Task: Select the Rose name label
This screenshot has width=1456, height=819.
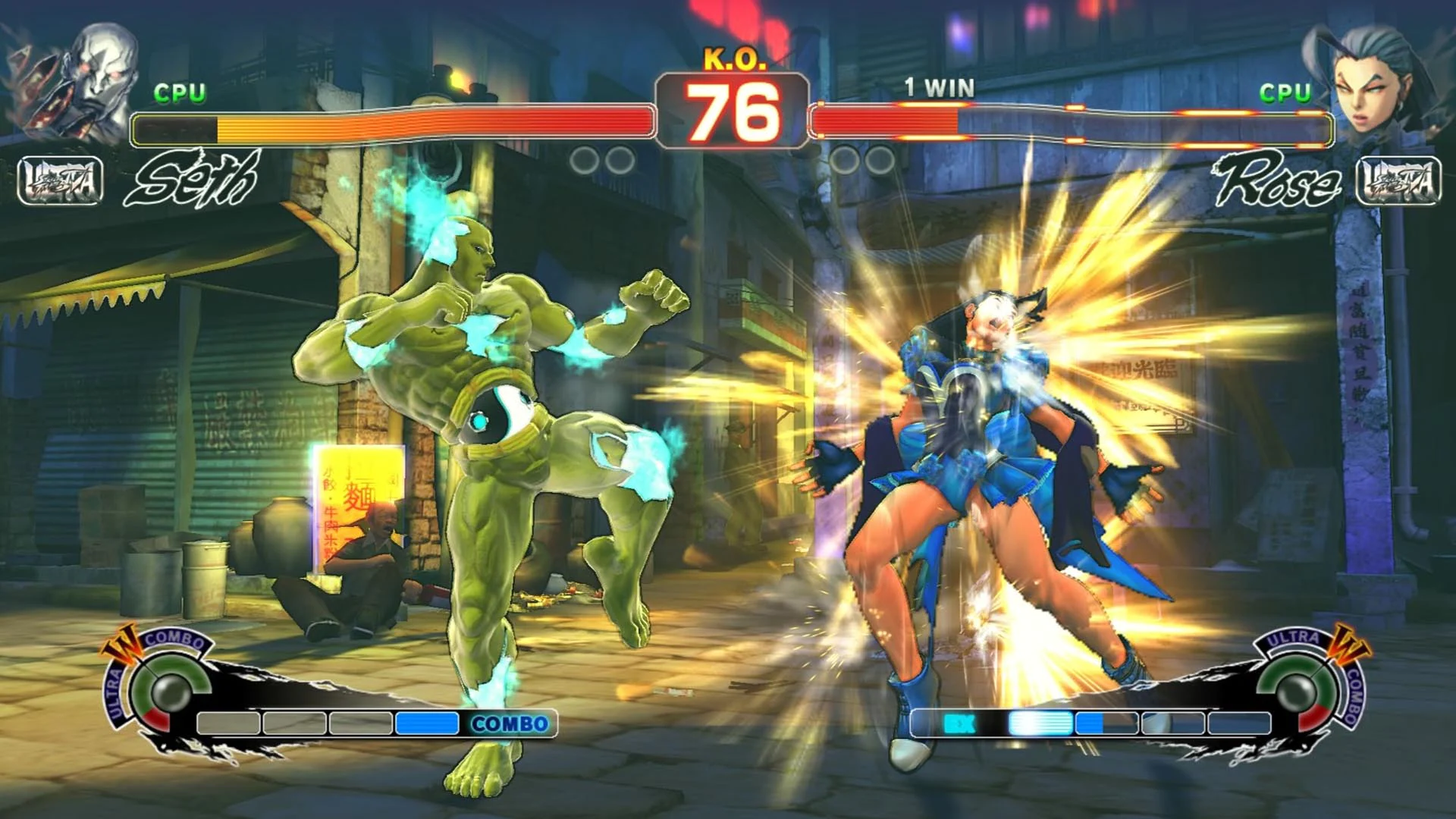Action: pos(1282,178)
